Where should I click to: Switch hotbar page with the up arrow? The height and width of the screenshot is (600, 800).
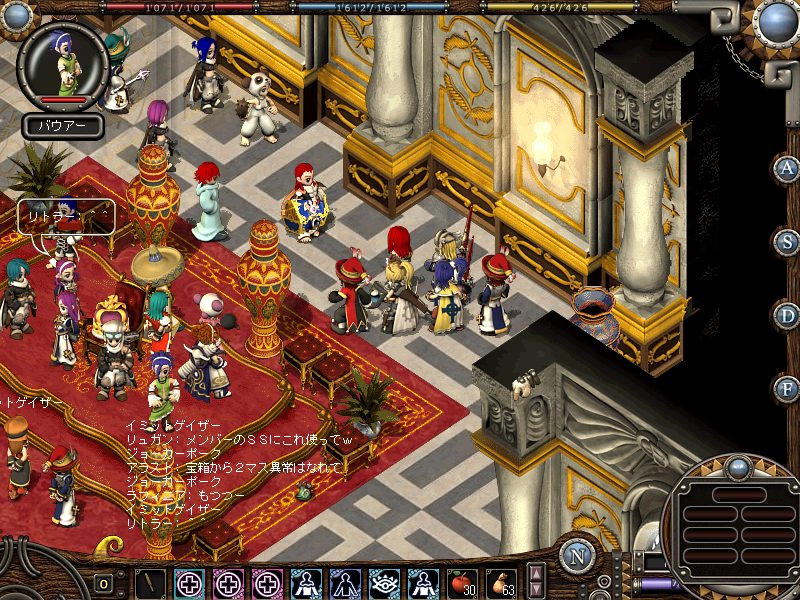536,574
